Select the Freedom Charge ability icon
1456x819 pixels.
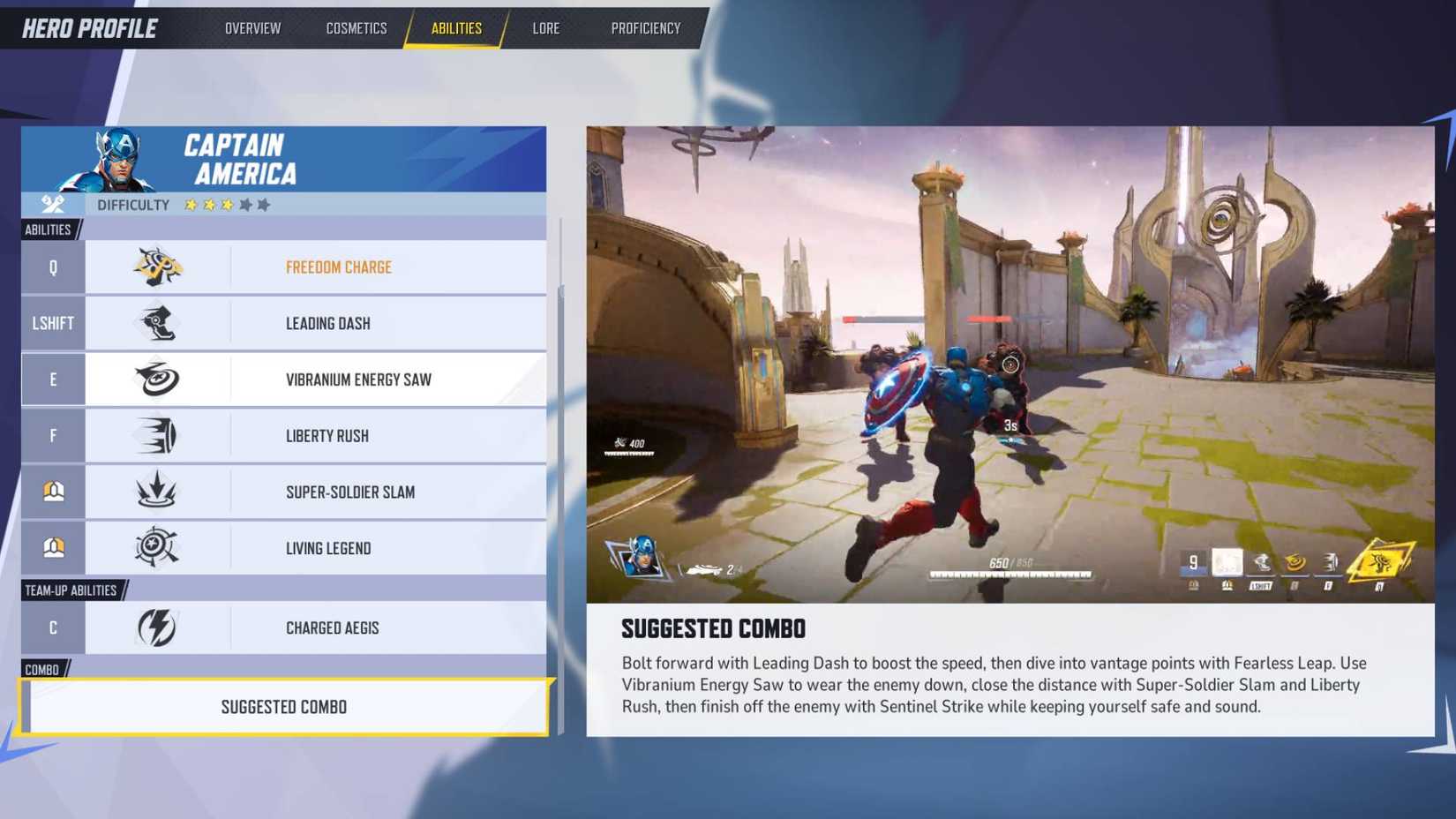coord(160,267)
